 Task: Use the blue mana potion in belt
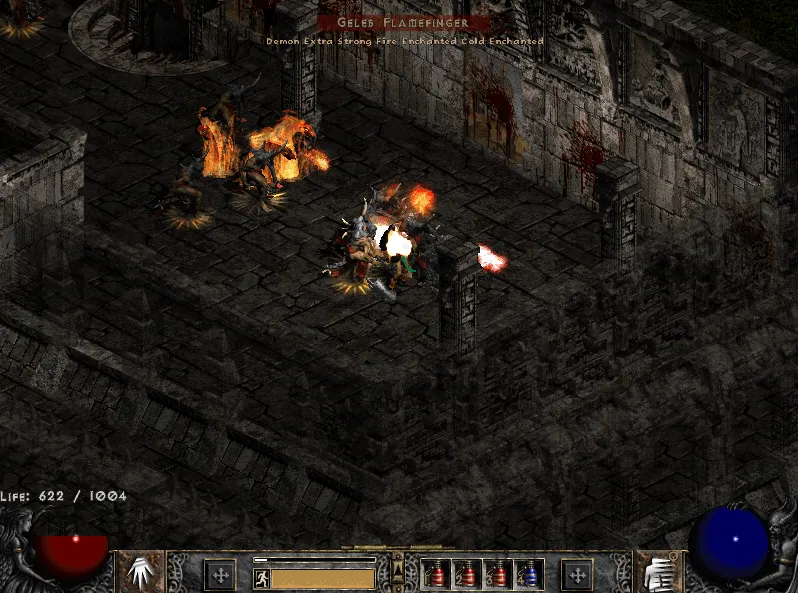(528, 575)
